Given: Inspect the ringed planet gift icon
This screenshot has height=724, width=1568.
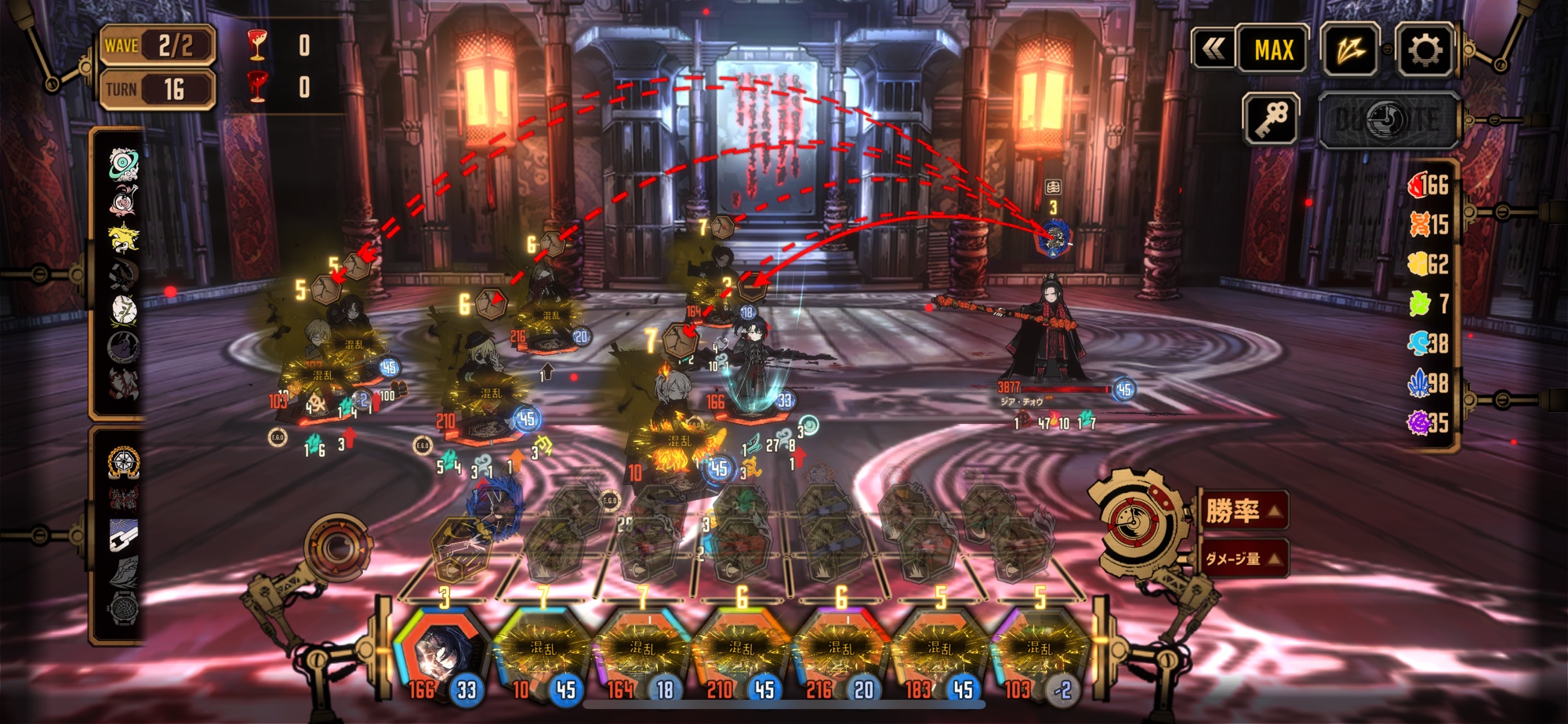Looking at the screenshot, I should tap(123, 165).
